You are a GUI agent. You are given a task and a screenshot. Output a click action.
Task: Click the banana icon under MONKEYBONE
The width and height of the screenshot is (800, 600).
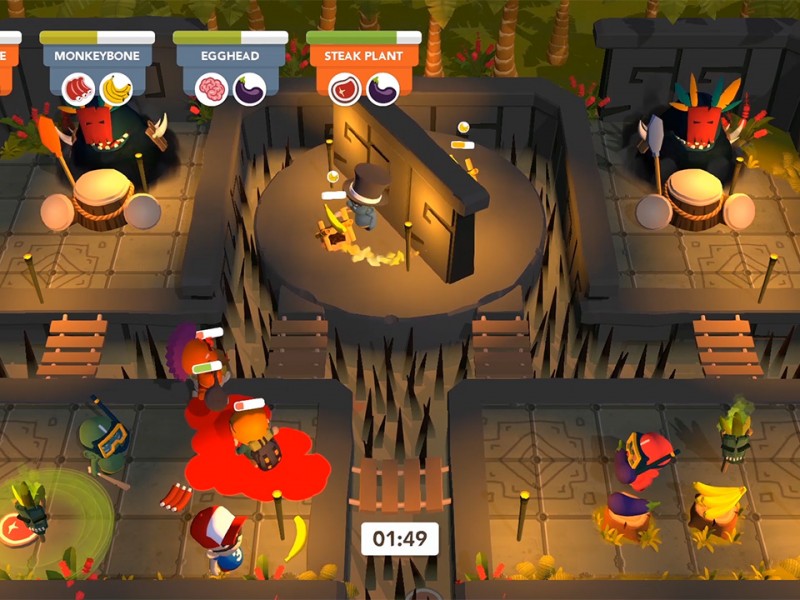116,89
